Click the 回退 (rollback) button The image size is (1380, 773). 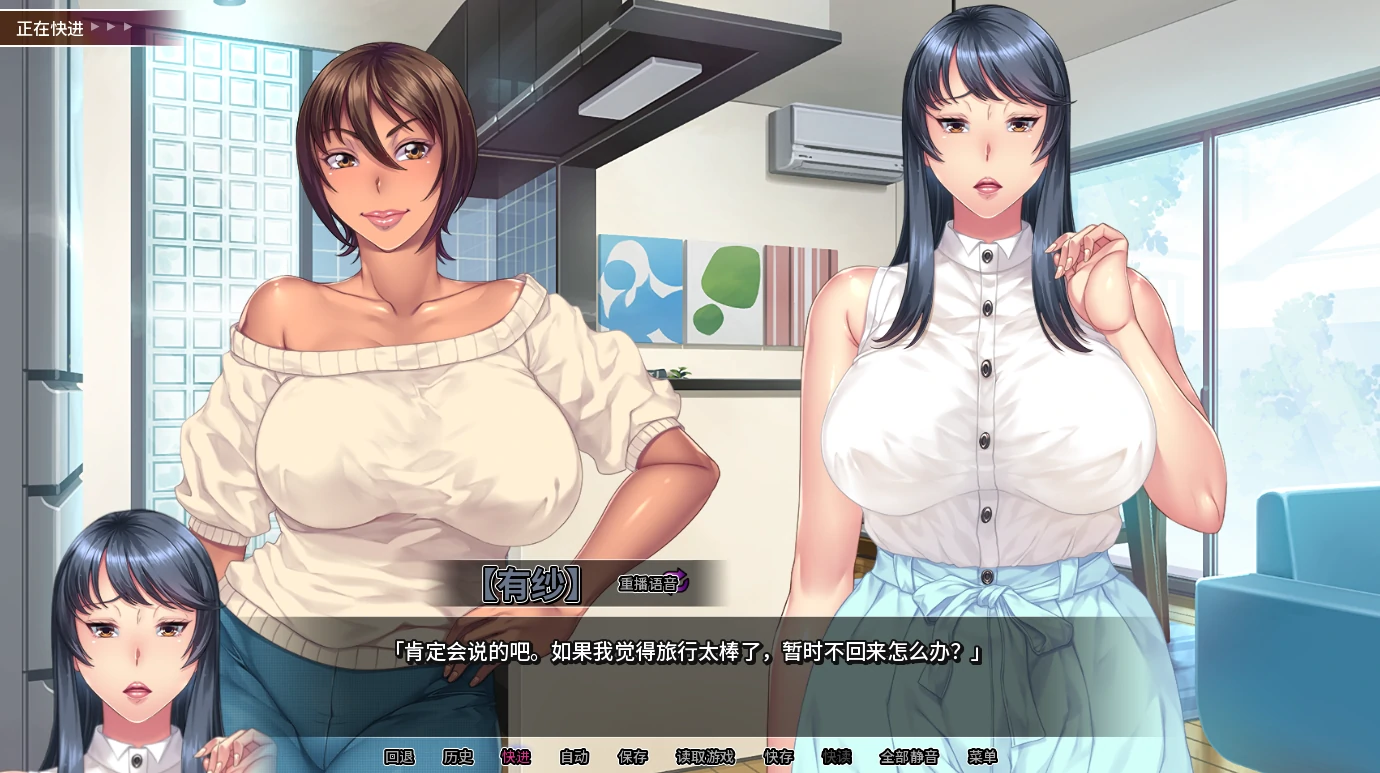click(x=399, y=757)
